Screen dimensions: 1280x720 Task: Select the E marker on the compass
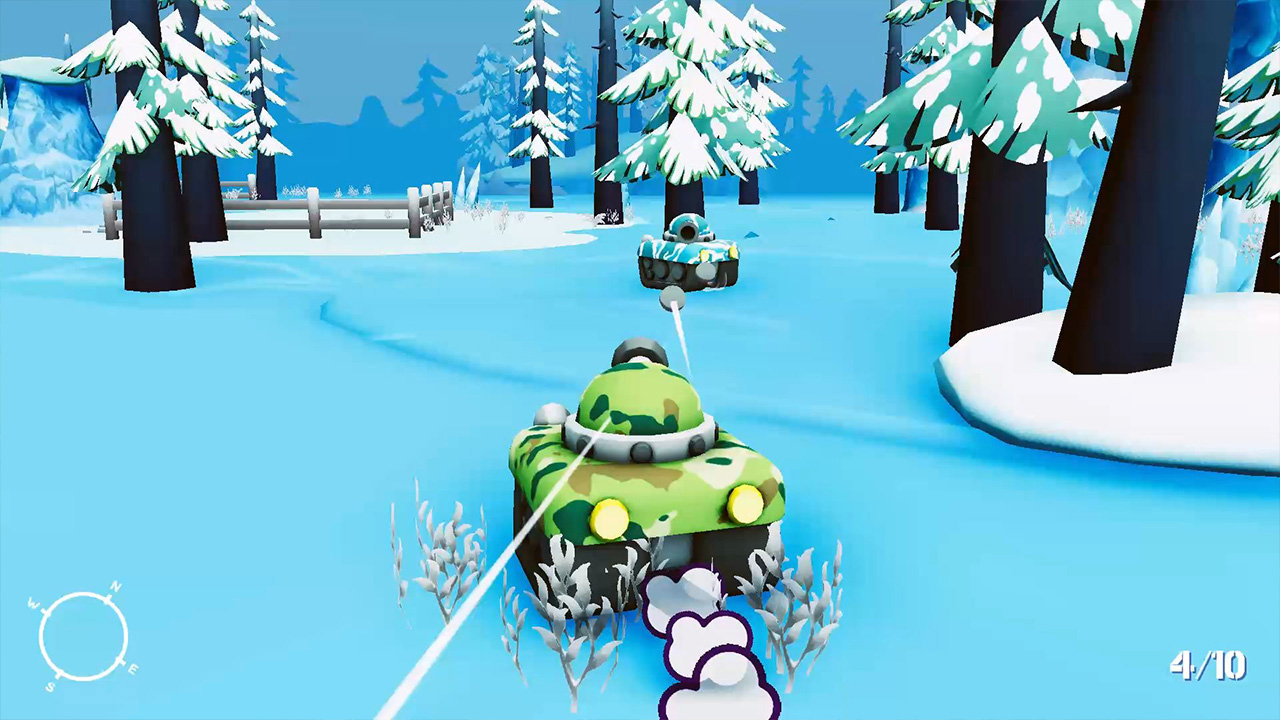tap(133, 669)
